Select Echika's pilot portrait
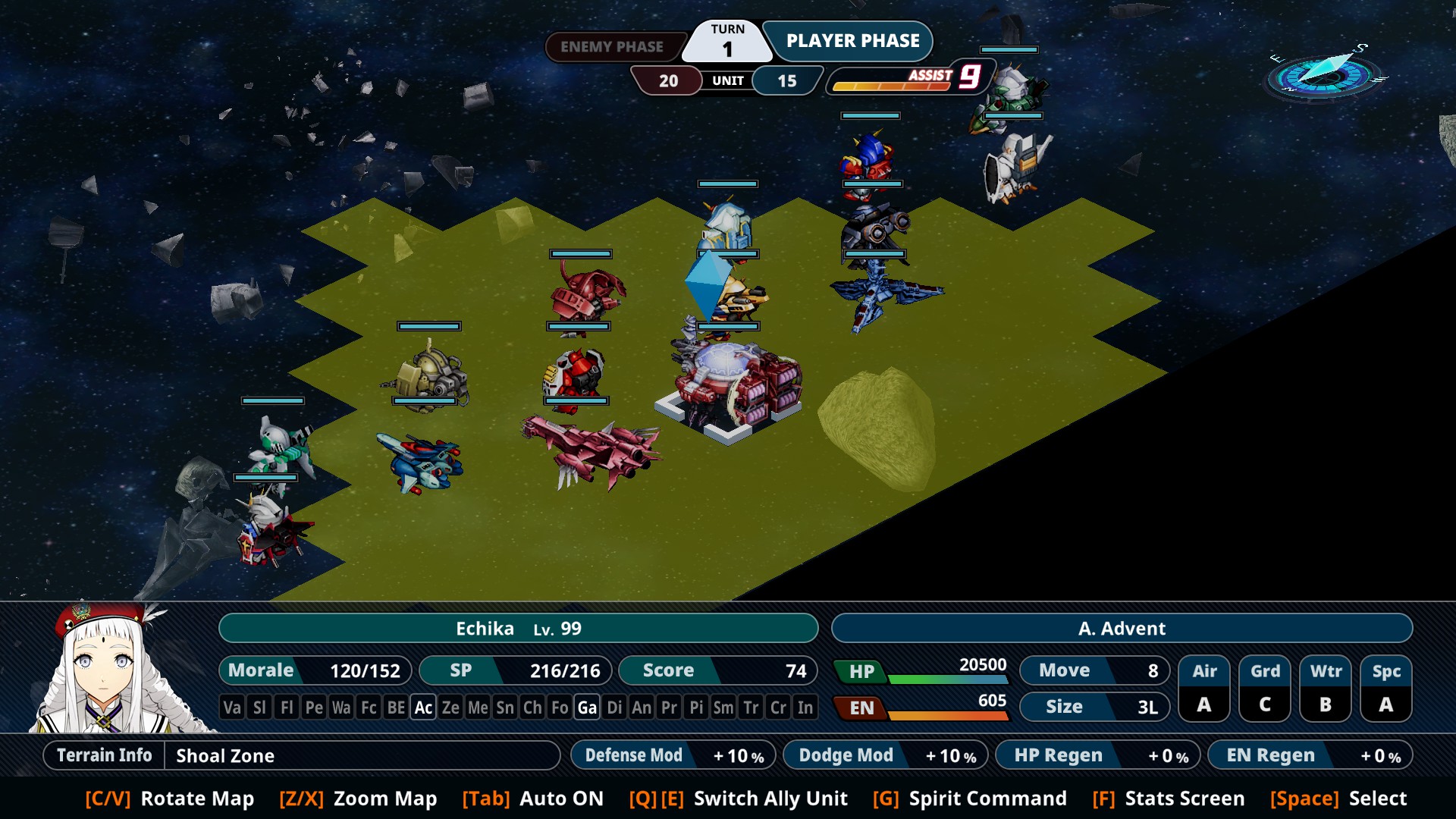This screenshot has width=1456, height=819. (106, 669)
